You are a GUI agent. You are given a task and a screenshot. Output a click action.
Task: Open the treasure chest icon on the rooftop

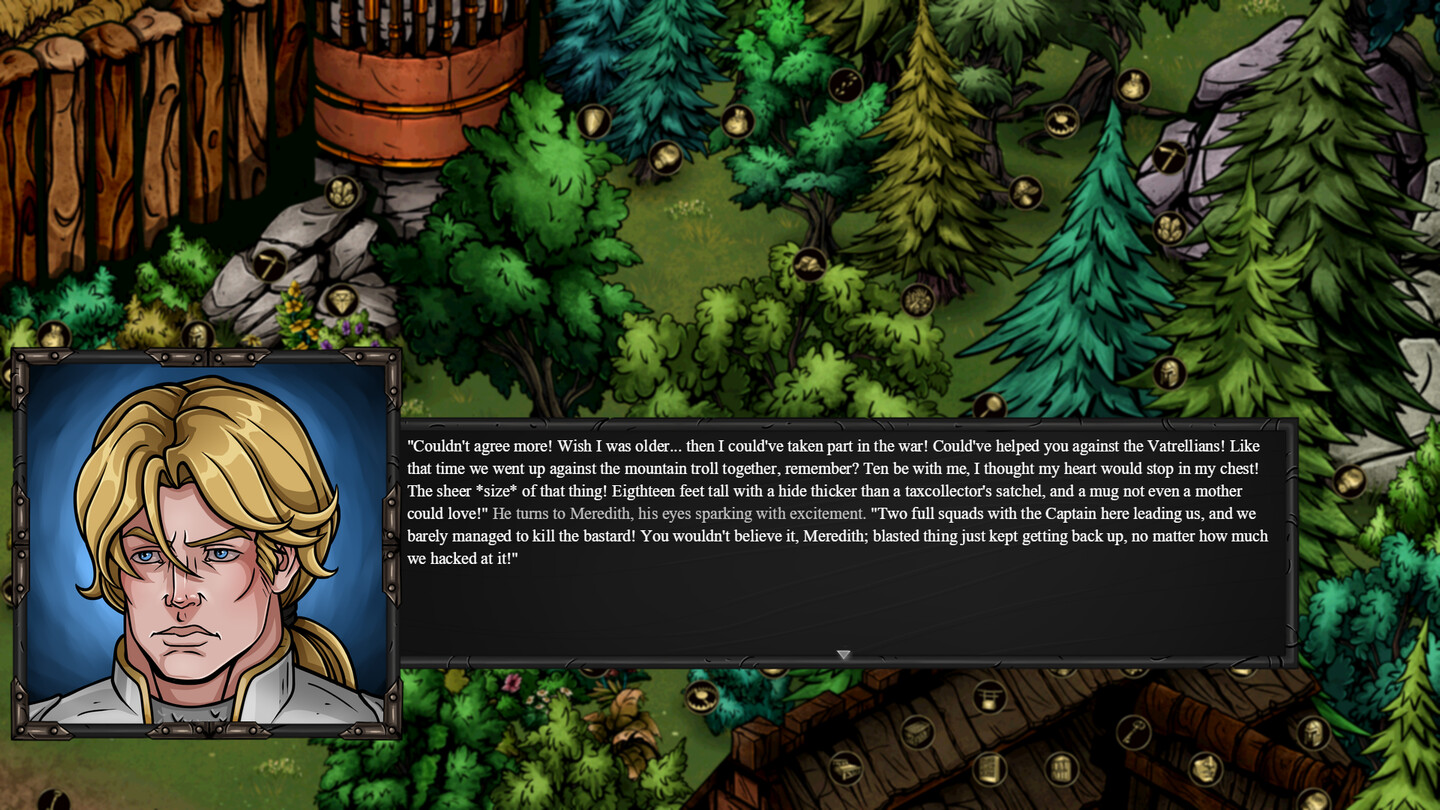915,733
